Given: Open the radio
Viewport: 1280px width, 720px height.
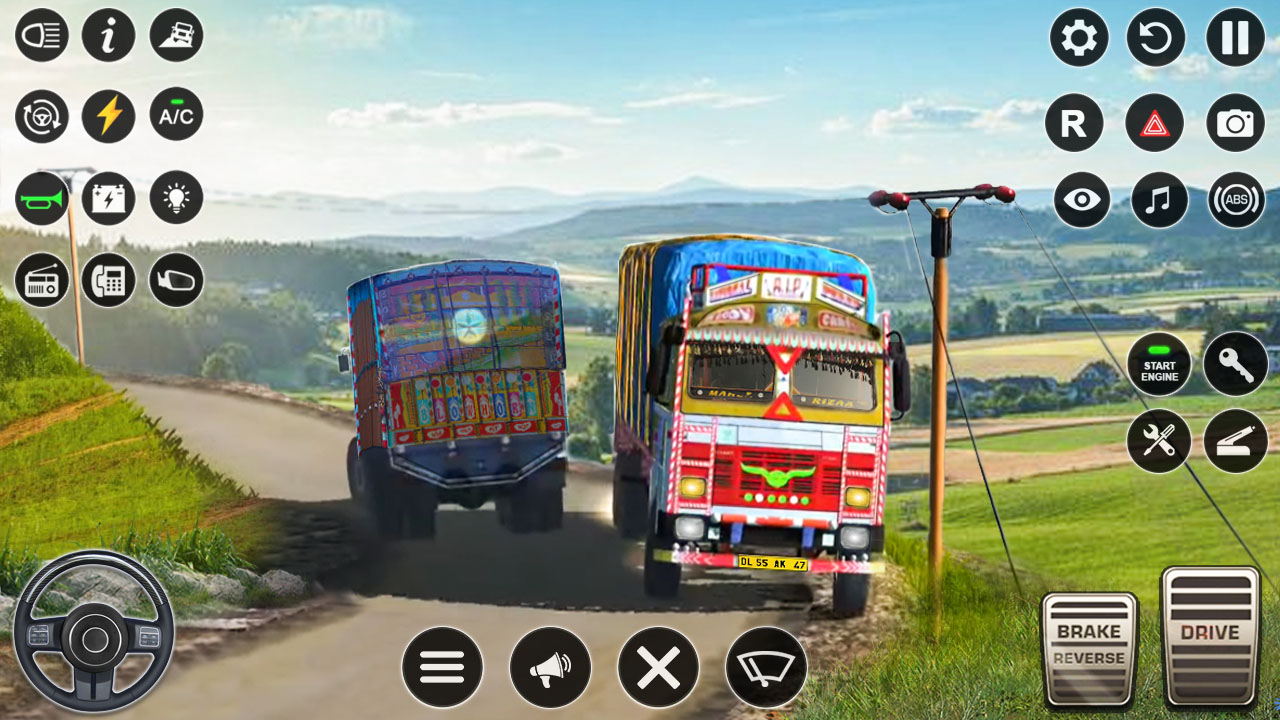Looking at the screenshot, I should click(41, 280).
